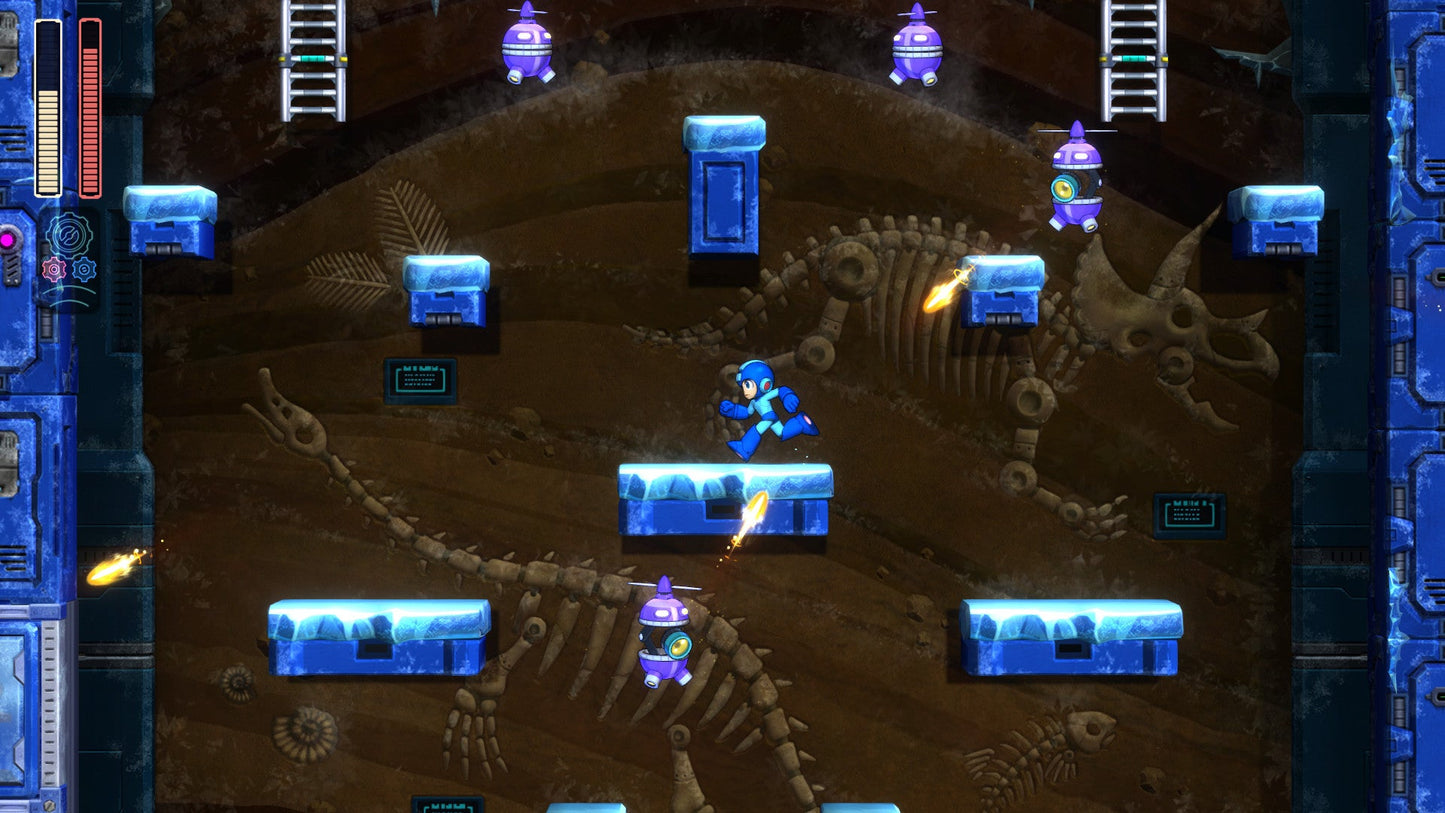Click the teal terminal panel near the left signpost
The image size is (1445, 813).
[419, 379]
